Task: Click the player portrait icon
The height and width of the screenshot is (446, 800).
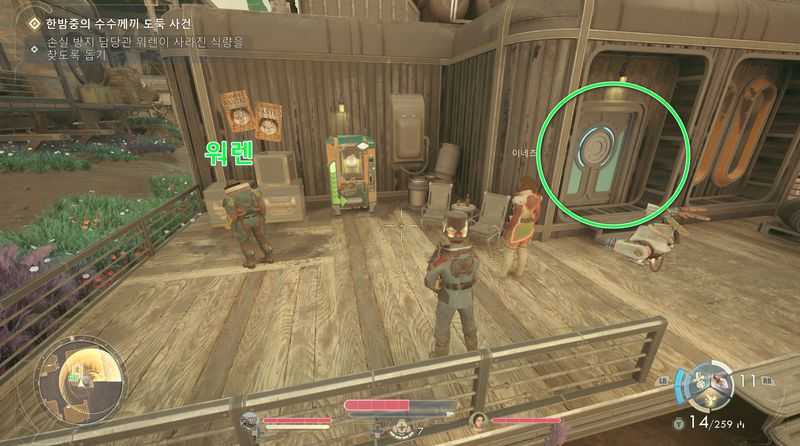Action: [250, 421]
